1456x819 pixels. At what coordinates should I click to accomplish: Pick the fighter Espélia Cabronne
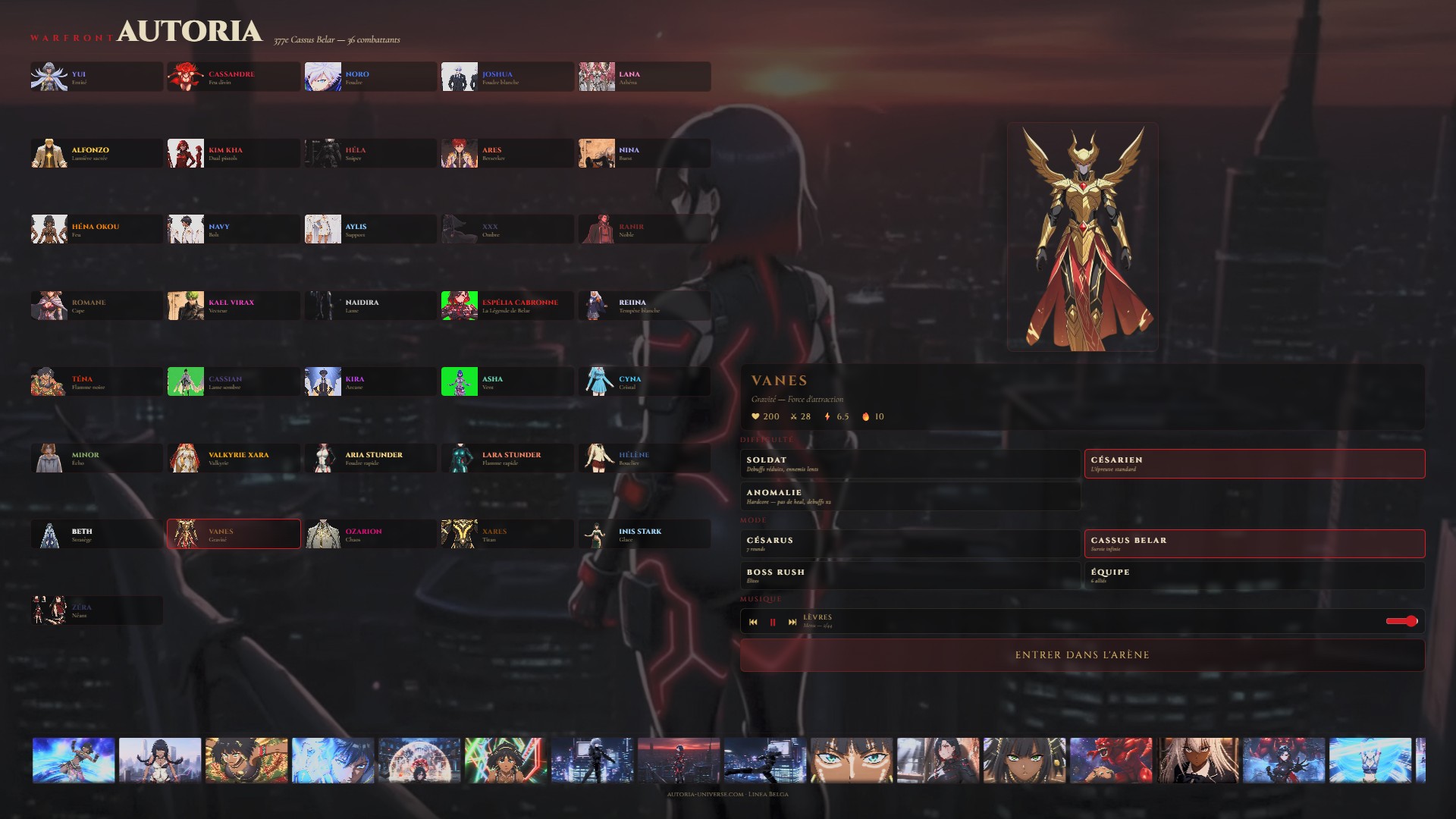pyautogui.click(x=507, y=306)
